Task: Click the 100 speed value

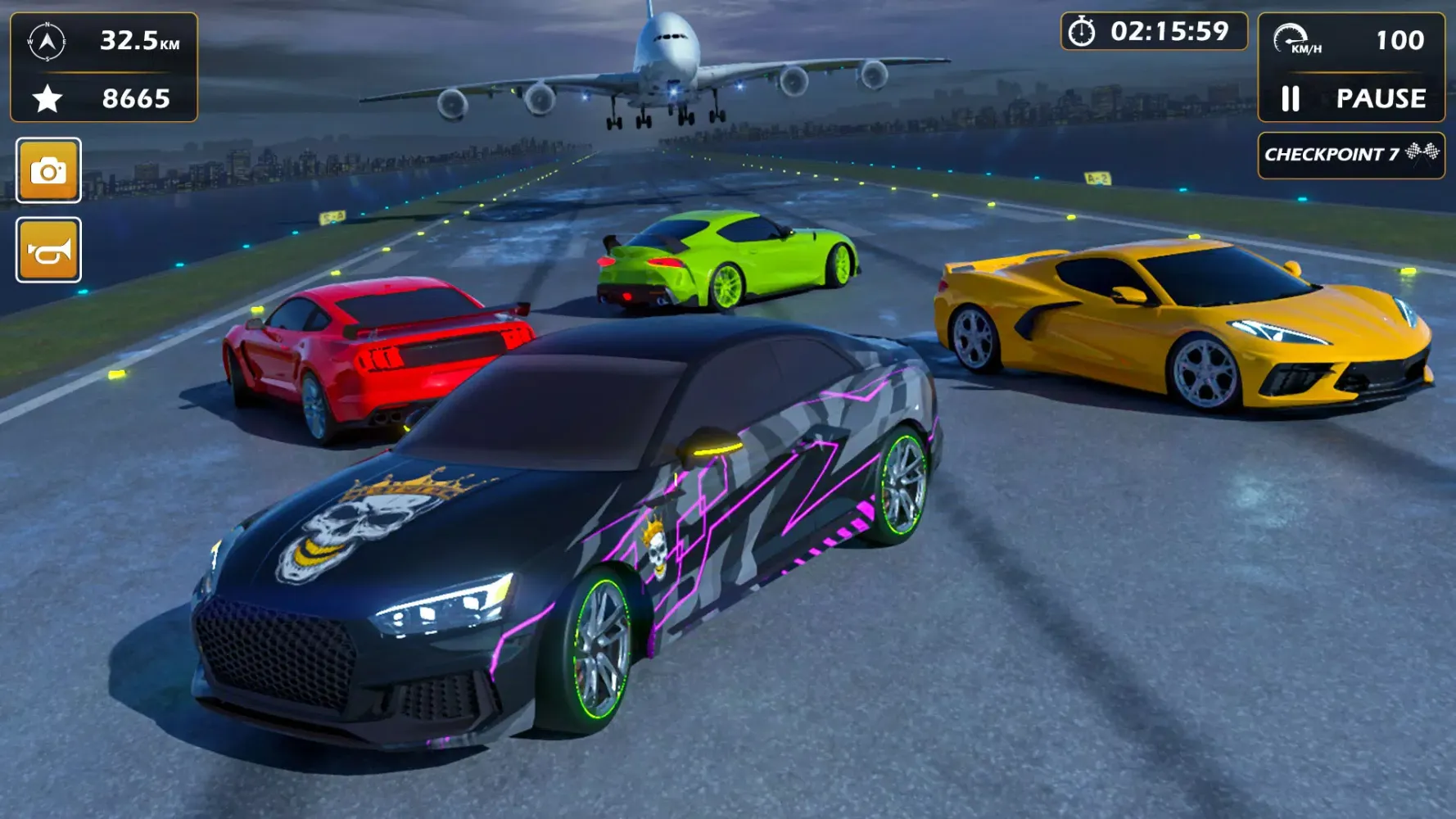Action: [x=1400, y=38]
